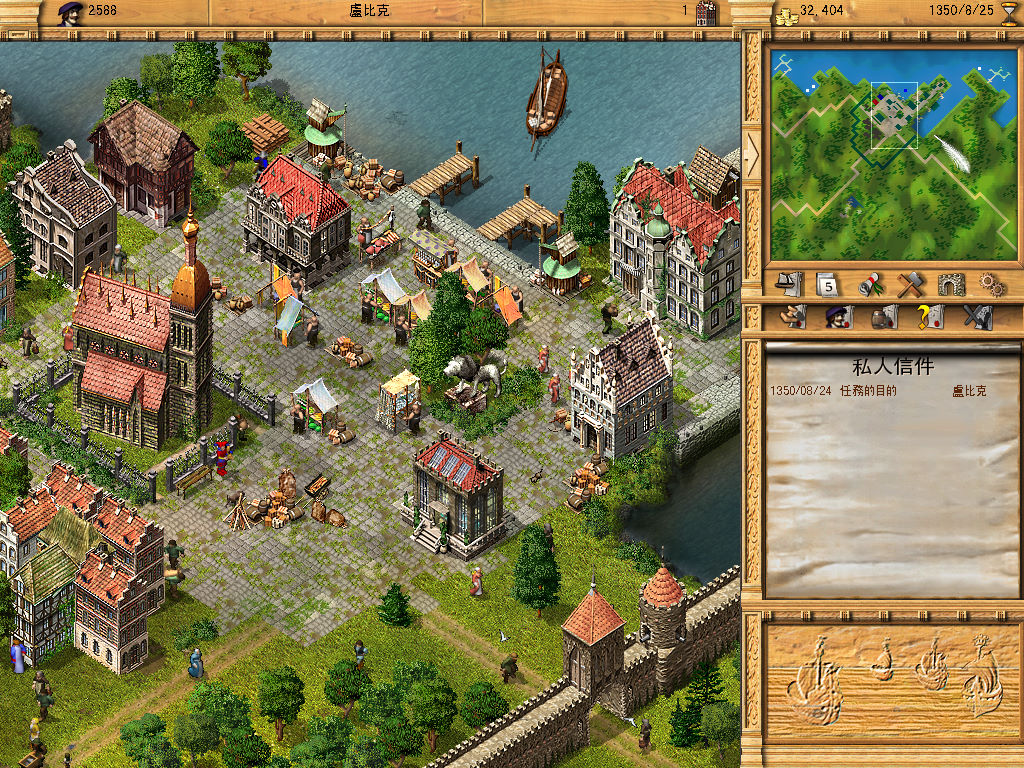Click the merchant portrait in top bar
This screenshot has width=1024, height=768.
point(69,12)
